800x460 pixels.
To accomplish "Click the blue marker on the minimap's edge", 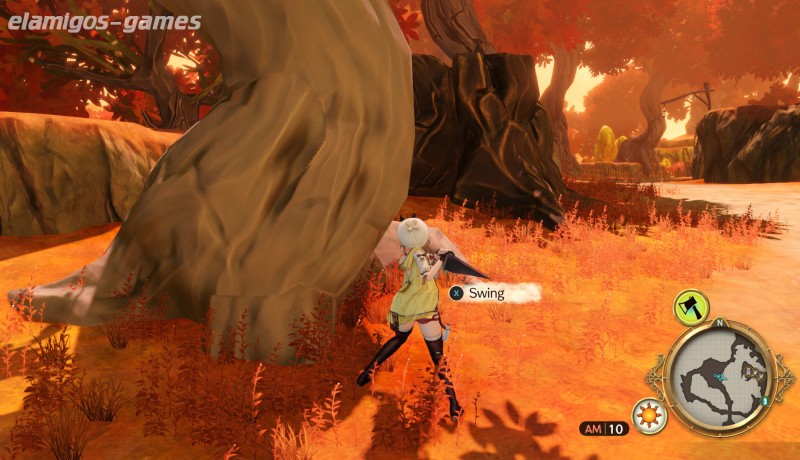I will coord(764,400).
